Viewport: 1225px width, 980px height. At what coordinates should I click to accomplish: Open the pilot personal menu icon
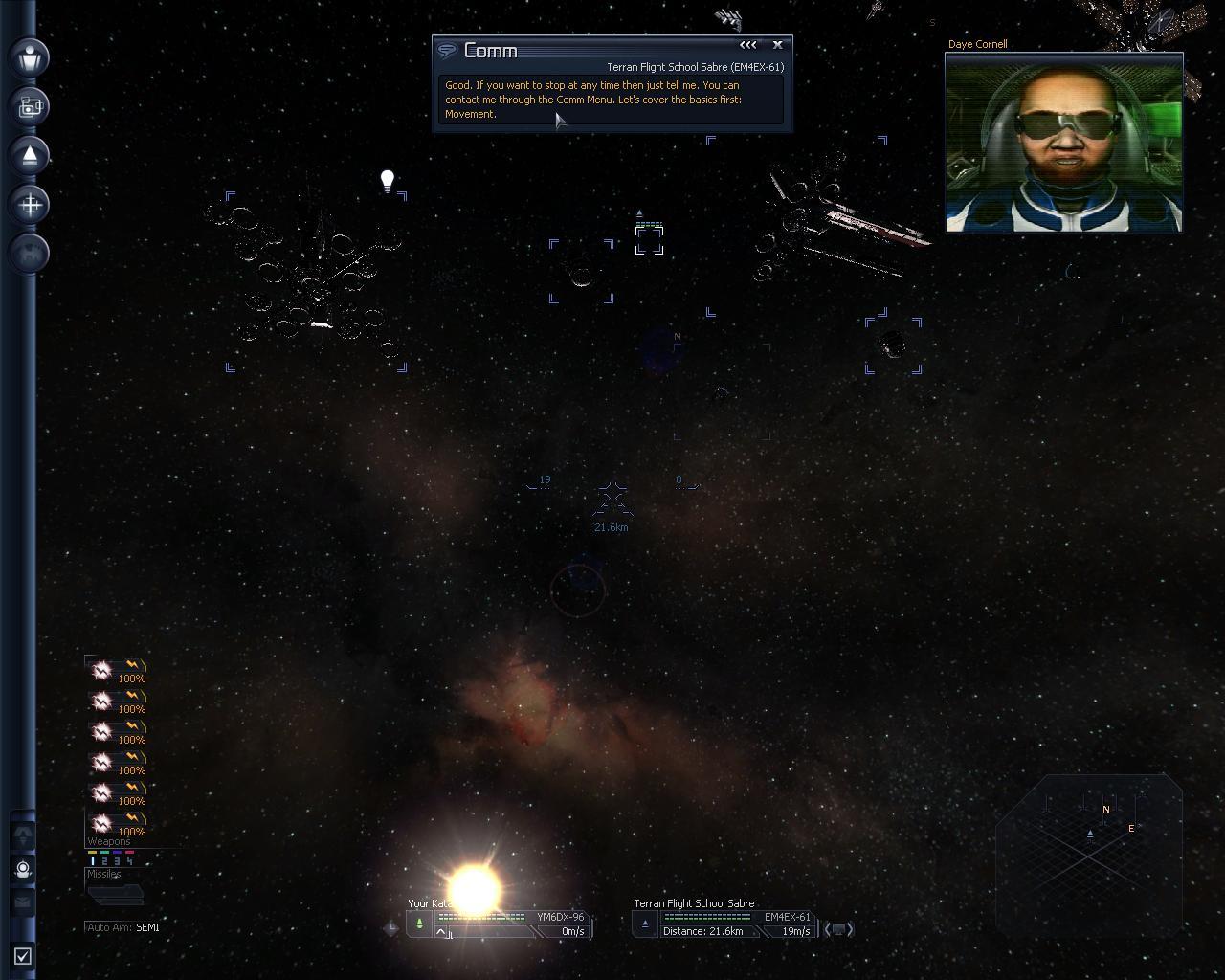click(x=31, y=56)
